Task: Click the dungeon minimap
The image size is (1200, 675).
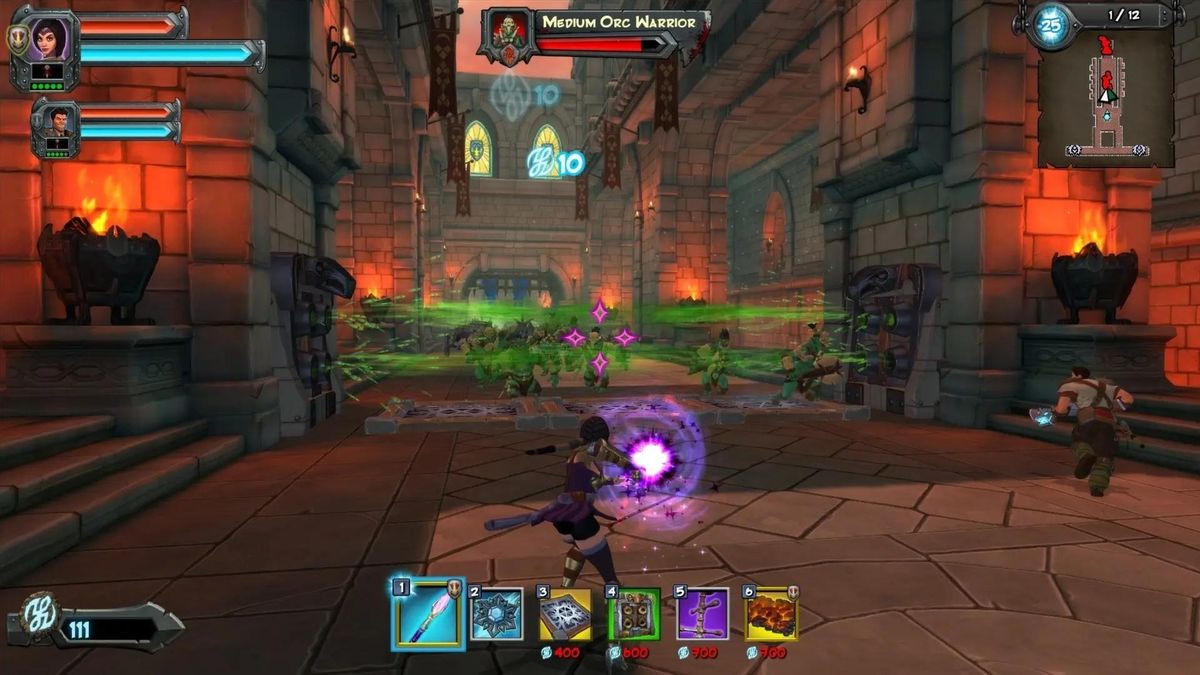Action: (1105, 100)
